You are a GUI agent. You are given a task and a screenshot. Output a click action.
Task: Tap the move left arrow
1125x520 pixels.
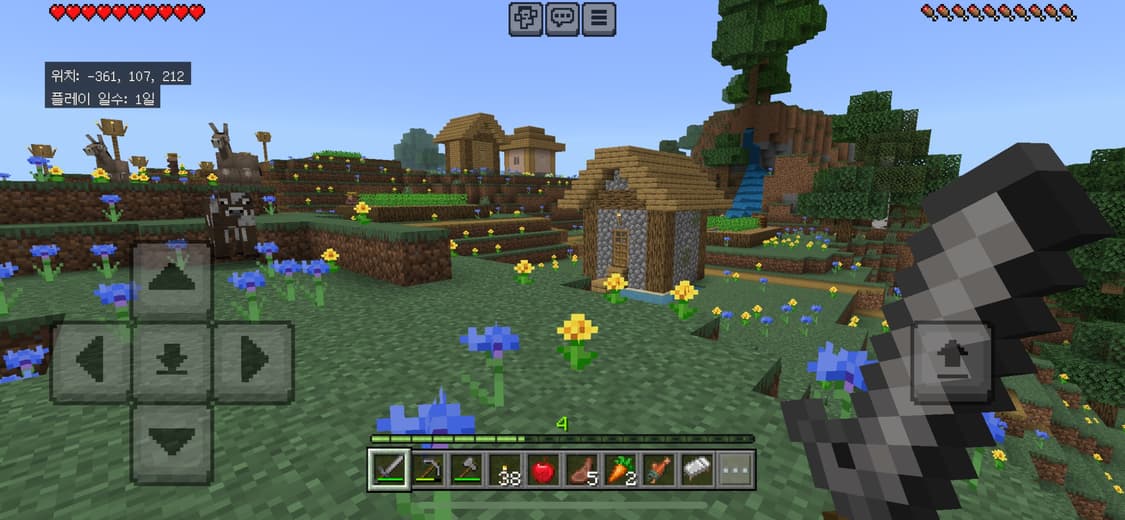tap(90, 361)
